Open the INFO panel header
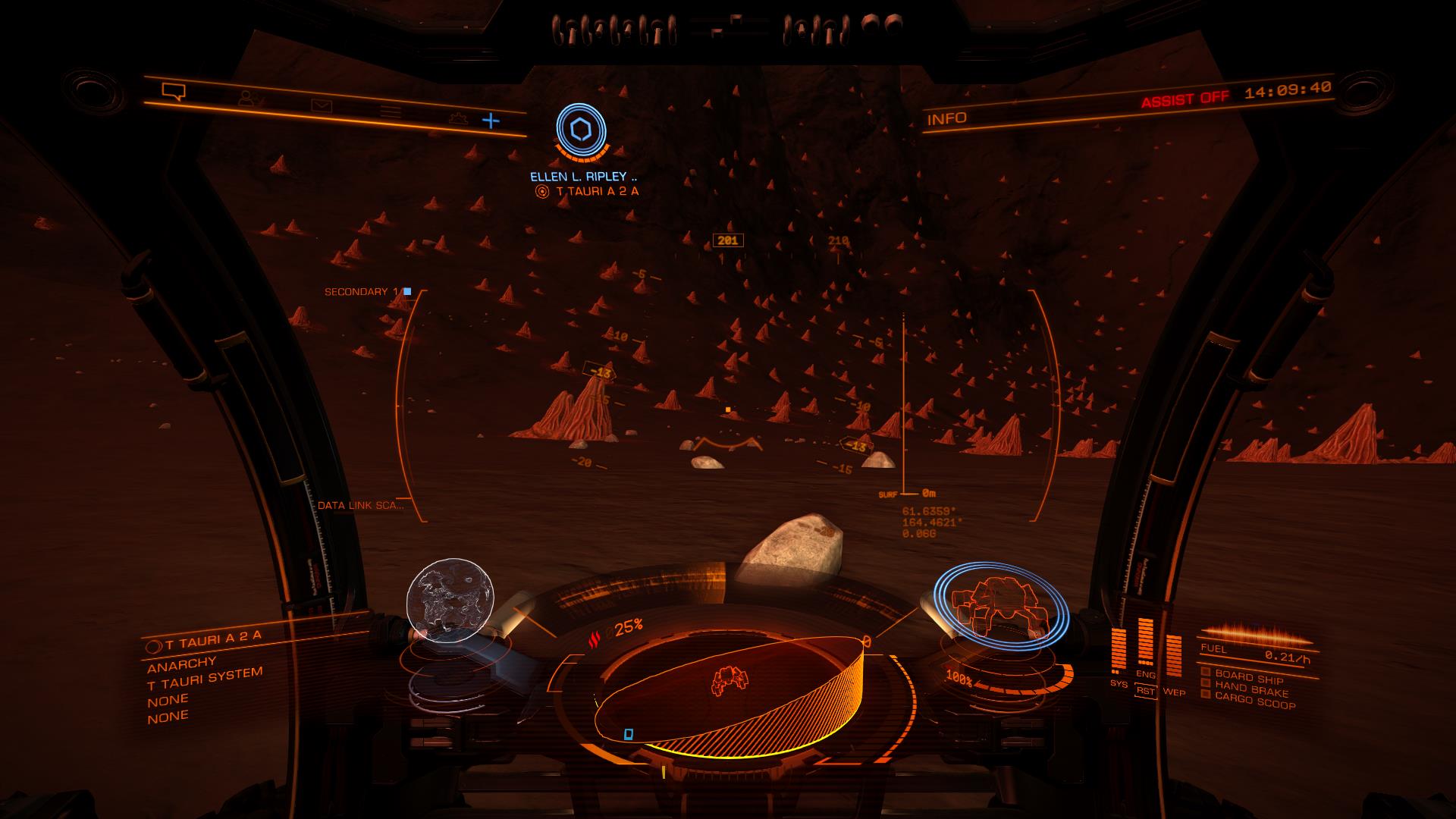Image resolution: width=1456 pixels, height=819 pixels. pyautogui.click(x=947, y=118)
